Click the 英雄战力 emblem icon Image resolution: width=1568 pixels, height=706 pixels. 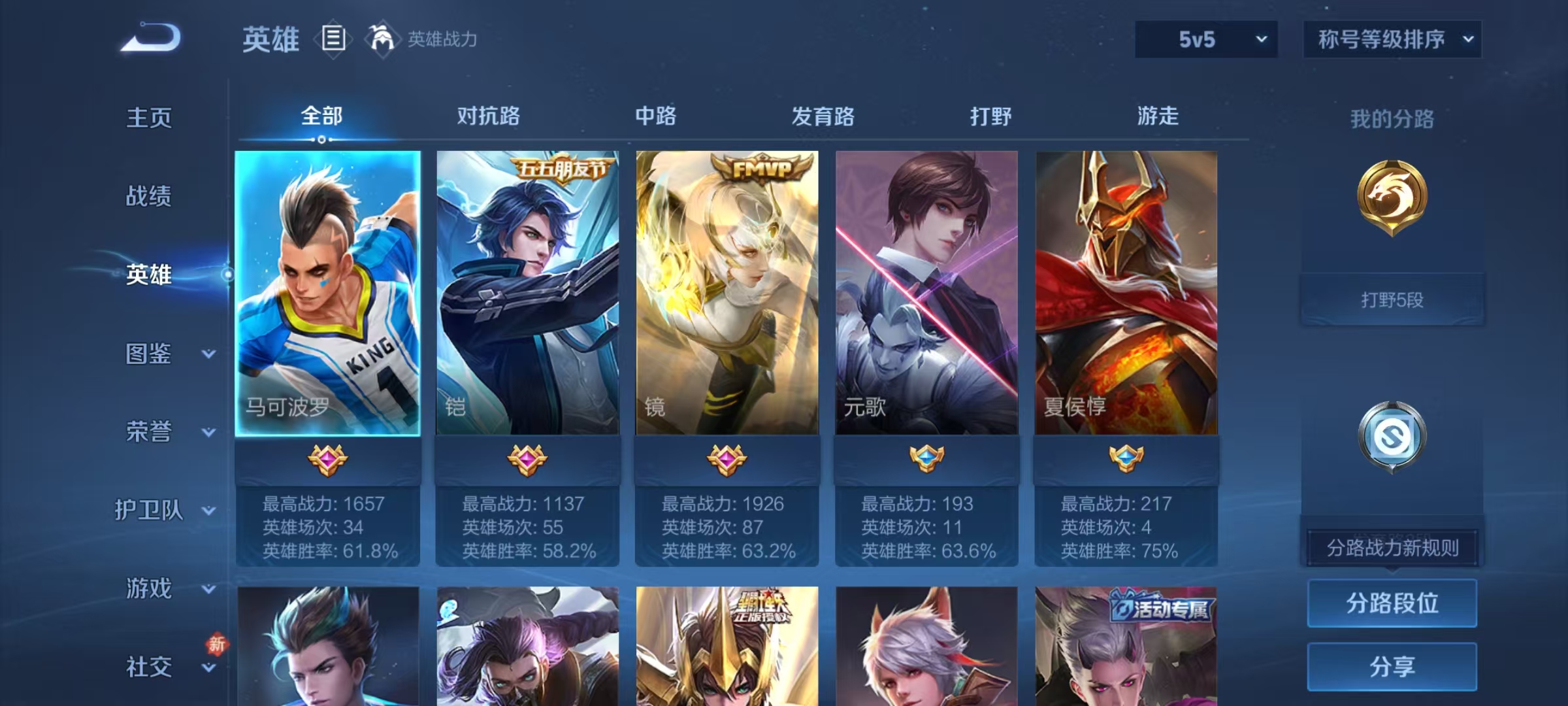point(383,39)
